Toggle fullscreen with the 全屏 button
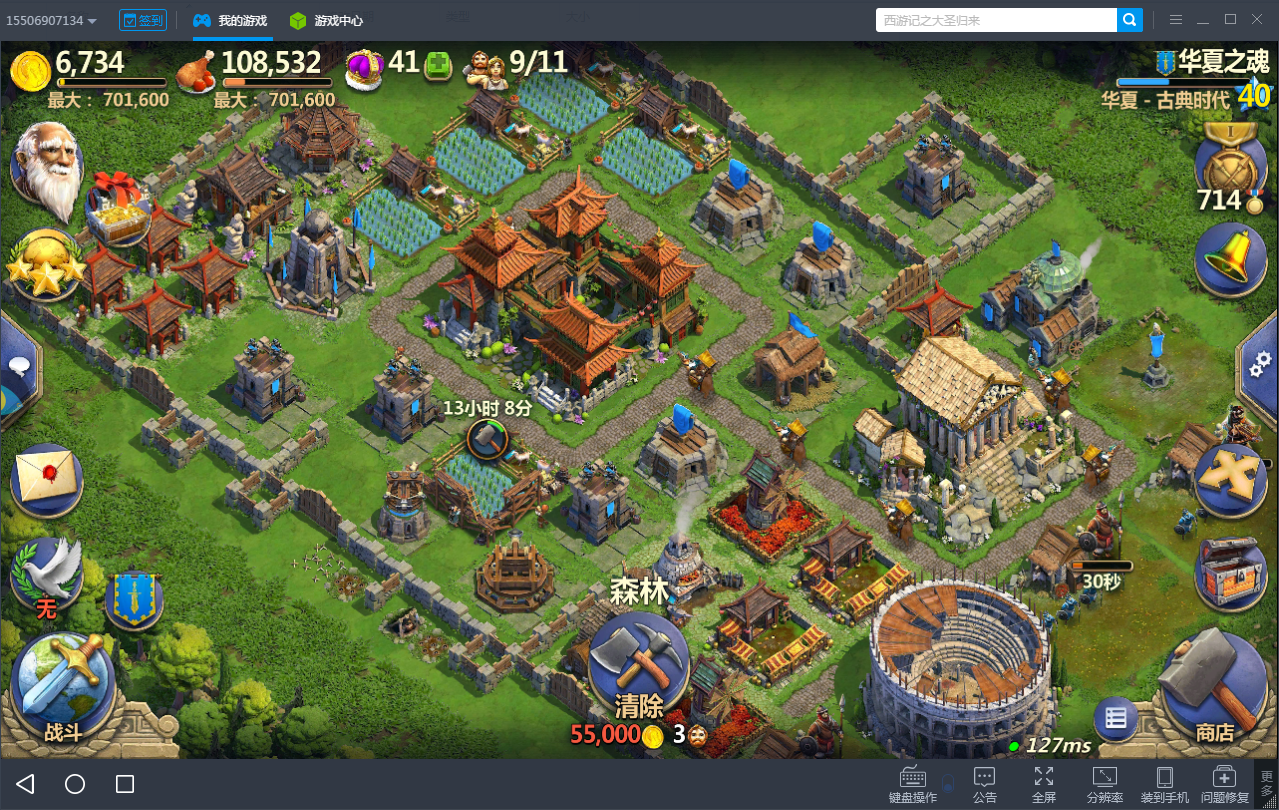1279x810 pixels. click(1043, 784)
